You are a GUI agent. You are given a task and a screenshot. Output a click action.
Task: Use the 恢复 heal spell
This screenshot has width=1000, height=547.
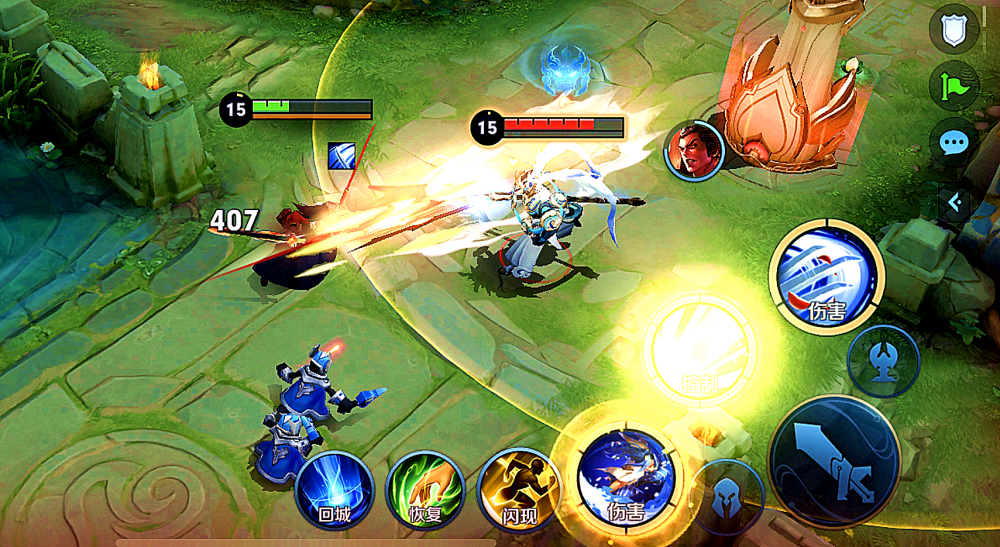point(426,493)
